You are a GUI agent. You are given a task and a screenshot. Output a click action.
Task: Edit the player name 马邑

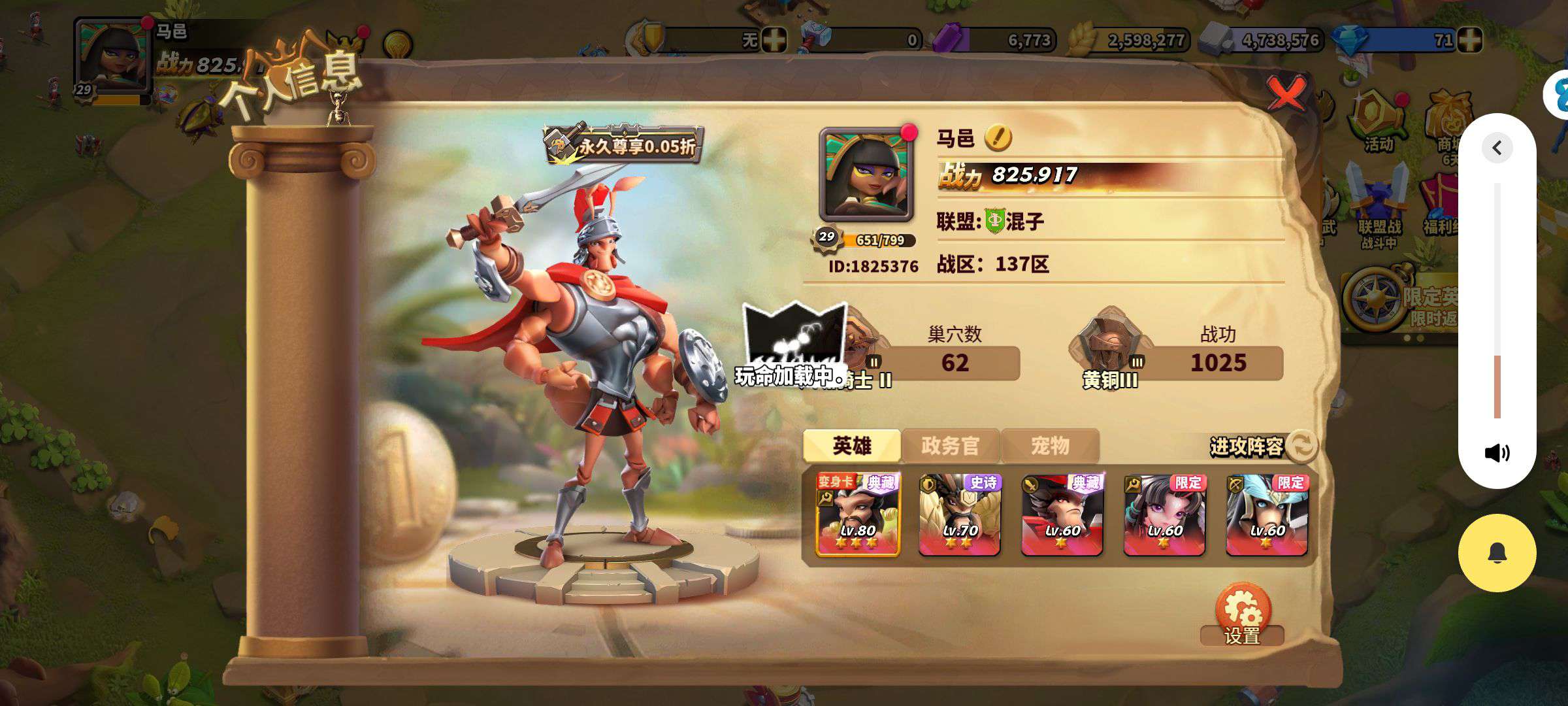tap(998, 138)
